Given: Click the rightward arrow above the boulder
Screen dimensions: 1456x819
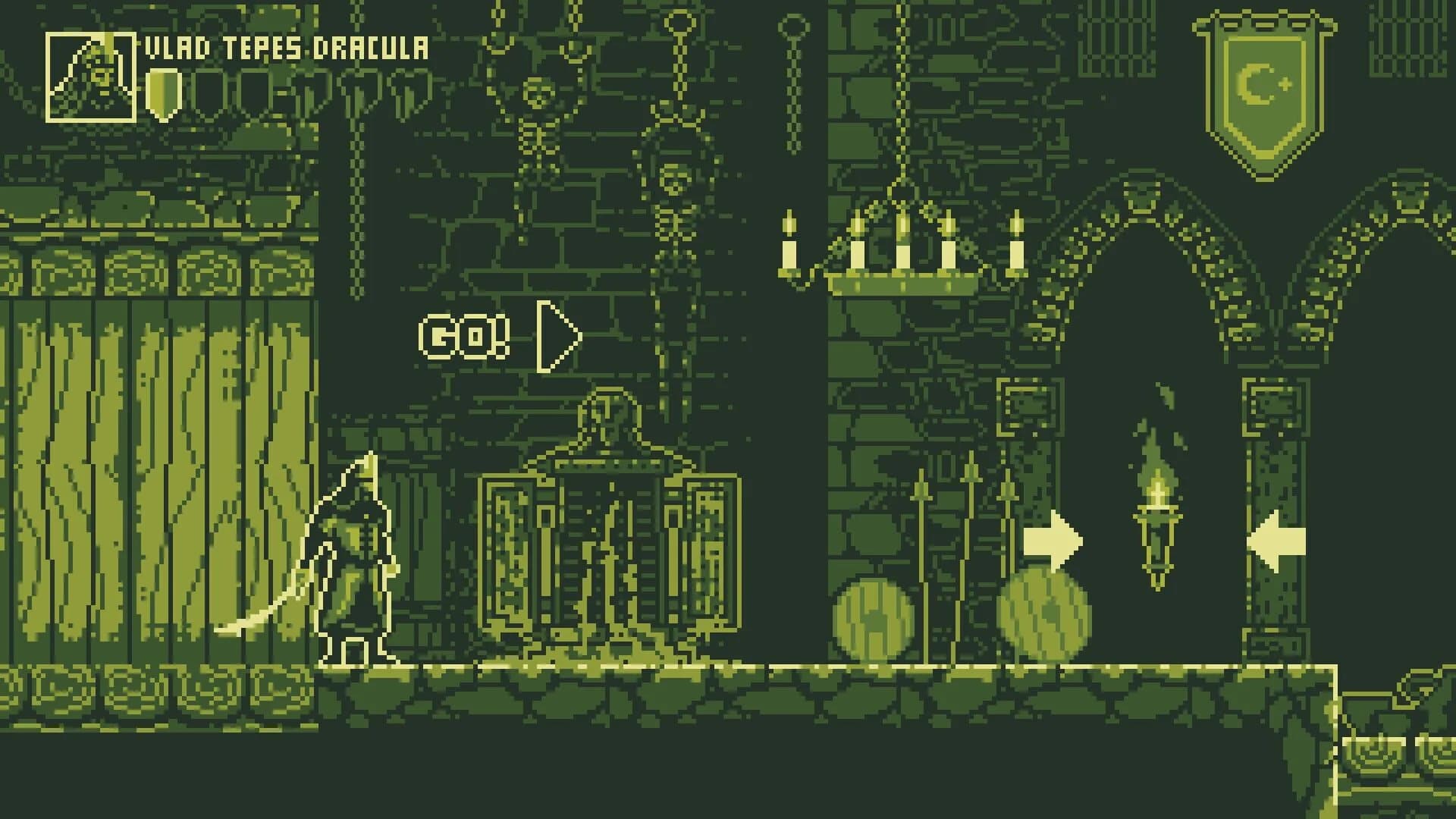Looking at the screenshot, I should (x=1054, y=542).
